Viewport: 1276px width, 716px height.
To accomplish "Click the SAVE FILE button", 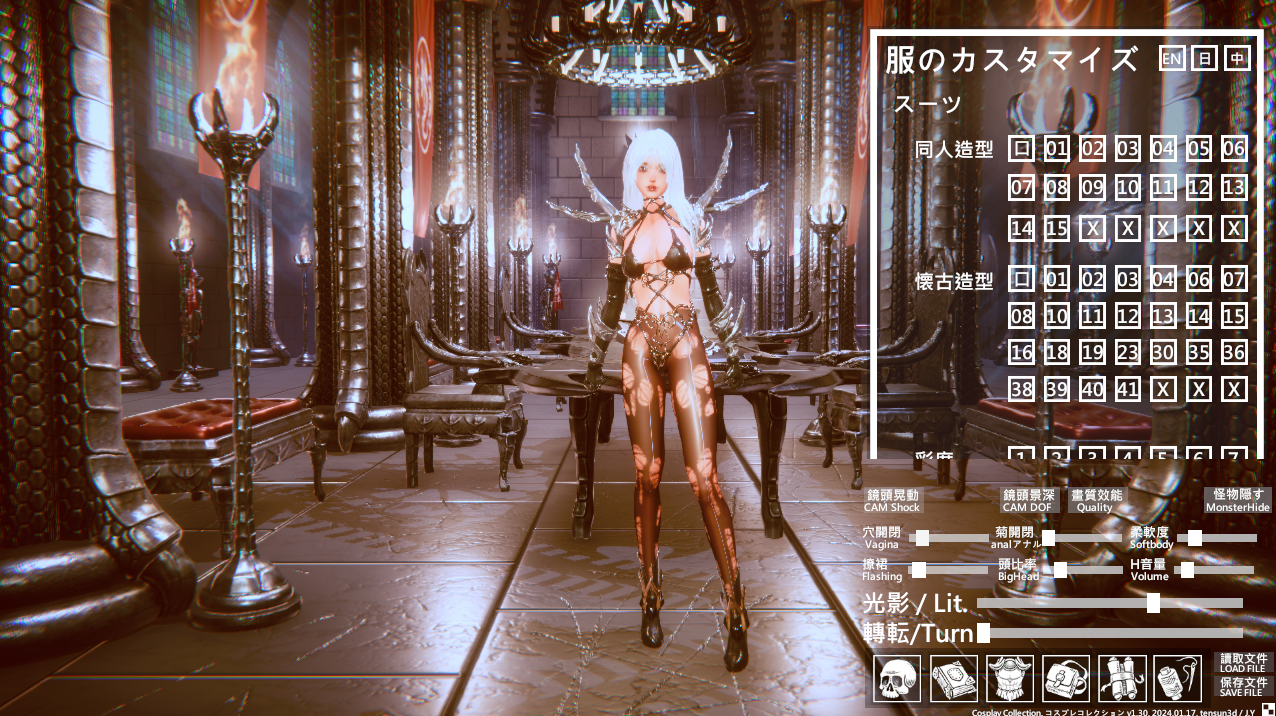I will tap(1244, 686).
